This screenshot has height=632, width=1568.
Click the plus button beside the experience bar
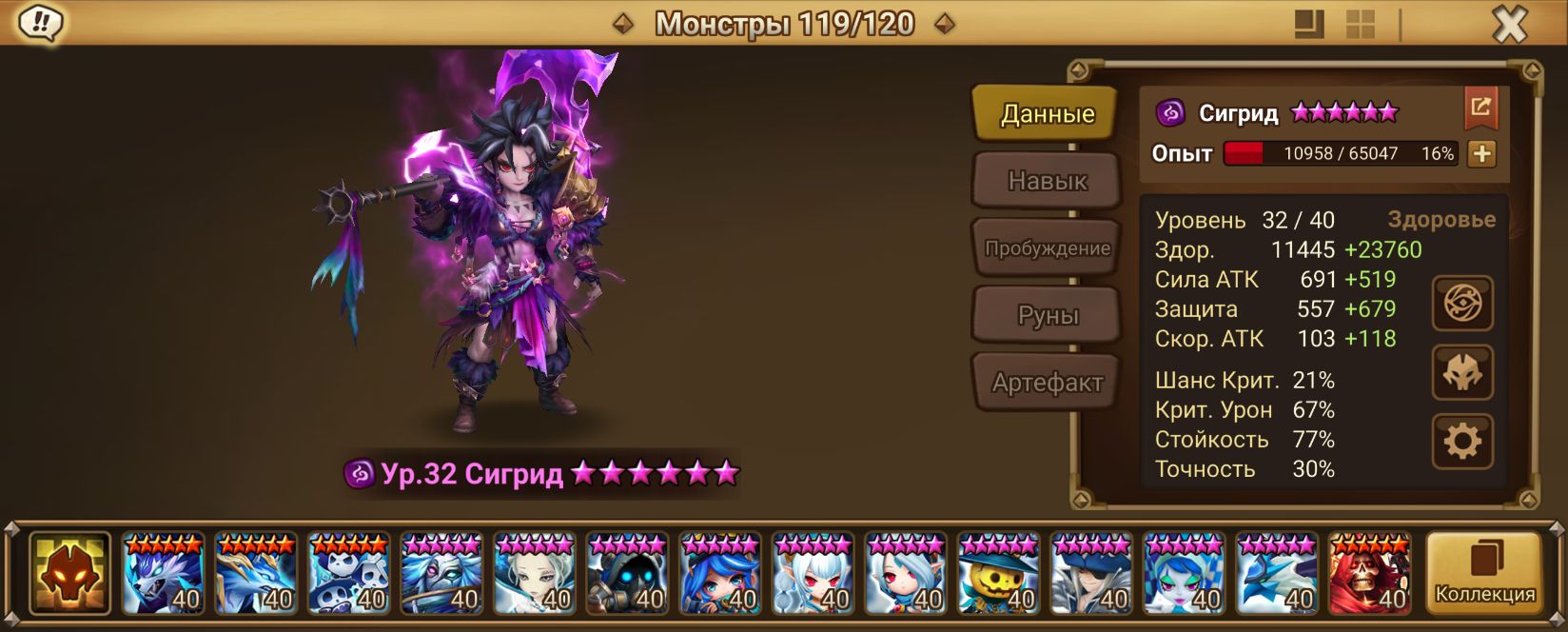coord(1481,153)
